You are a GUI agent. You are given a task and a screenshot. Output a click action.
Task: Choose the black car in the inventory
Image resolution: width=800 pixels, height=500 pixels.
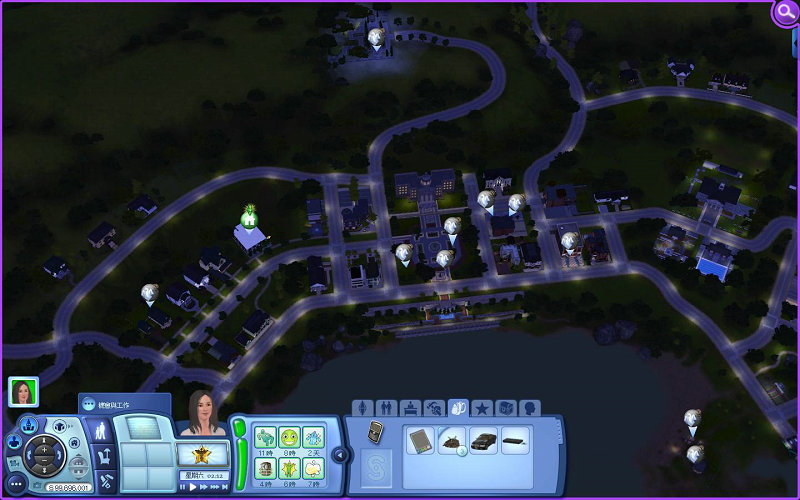pos(483,440)
